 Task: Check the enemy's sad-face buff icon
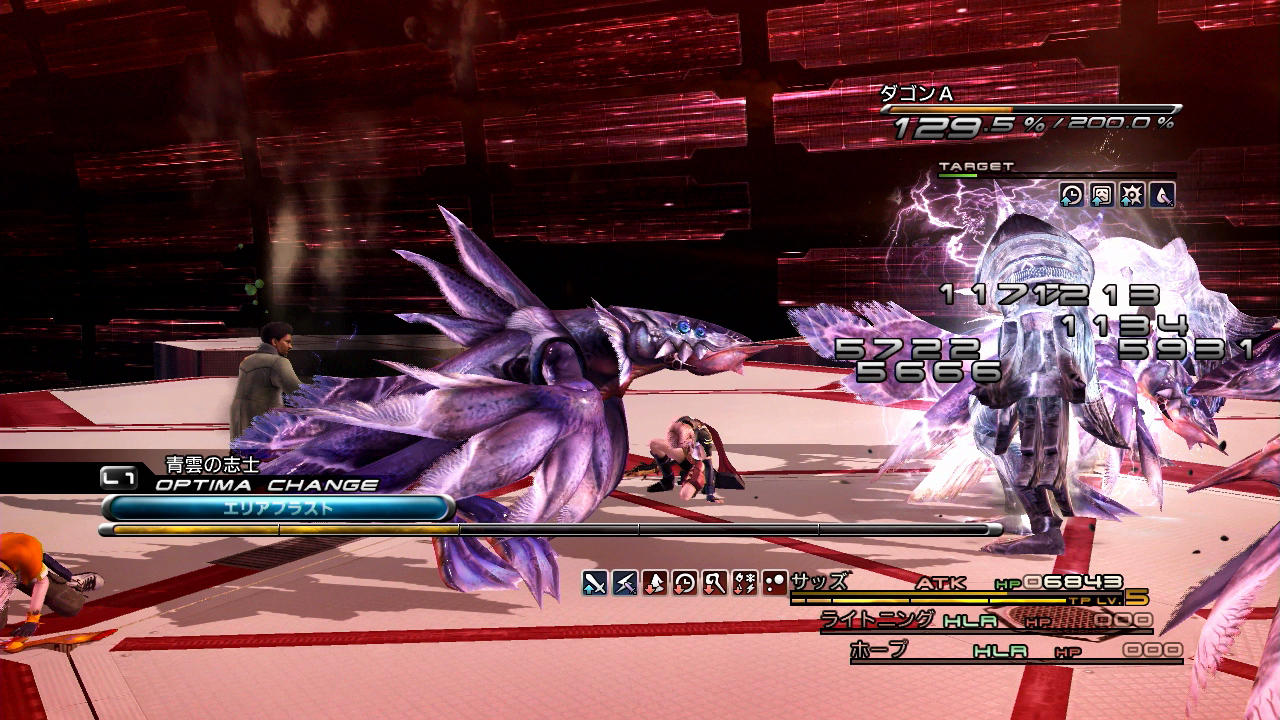pyautogui.click(x=1102, y=195)
